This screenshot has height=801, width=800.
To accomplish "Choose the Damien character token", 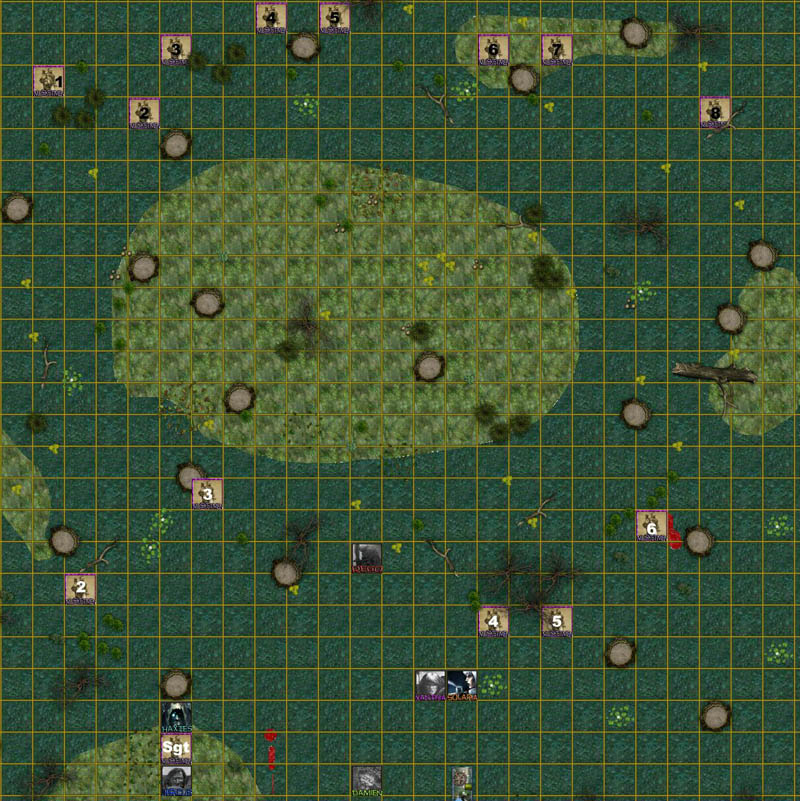I will (366, 781).
